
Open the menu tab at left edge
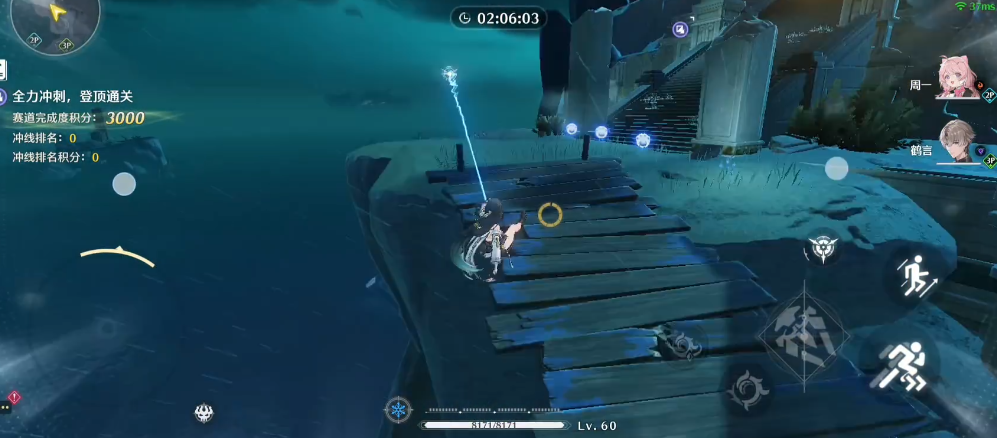(3, 70)
